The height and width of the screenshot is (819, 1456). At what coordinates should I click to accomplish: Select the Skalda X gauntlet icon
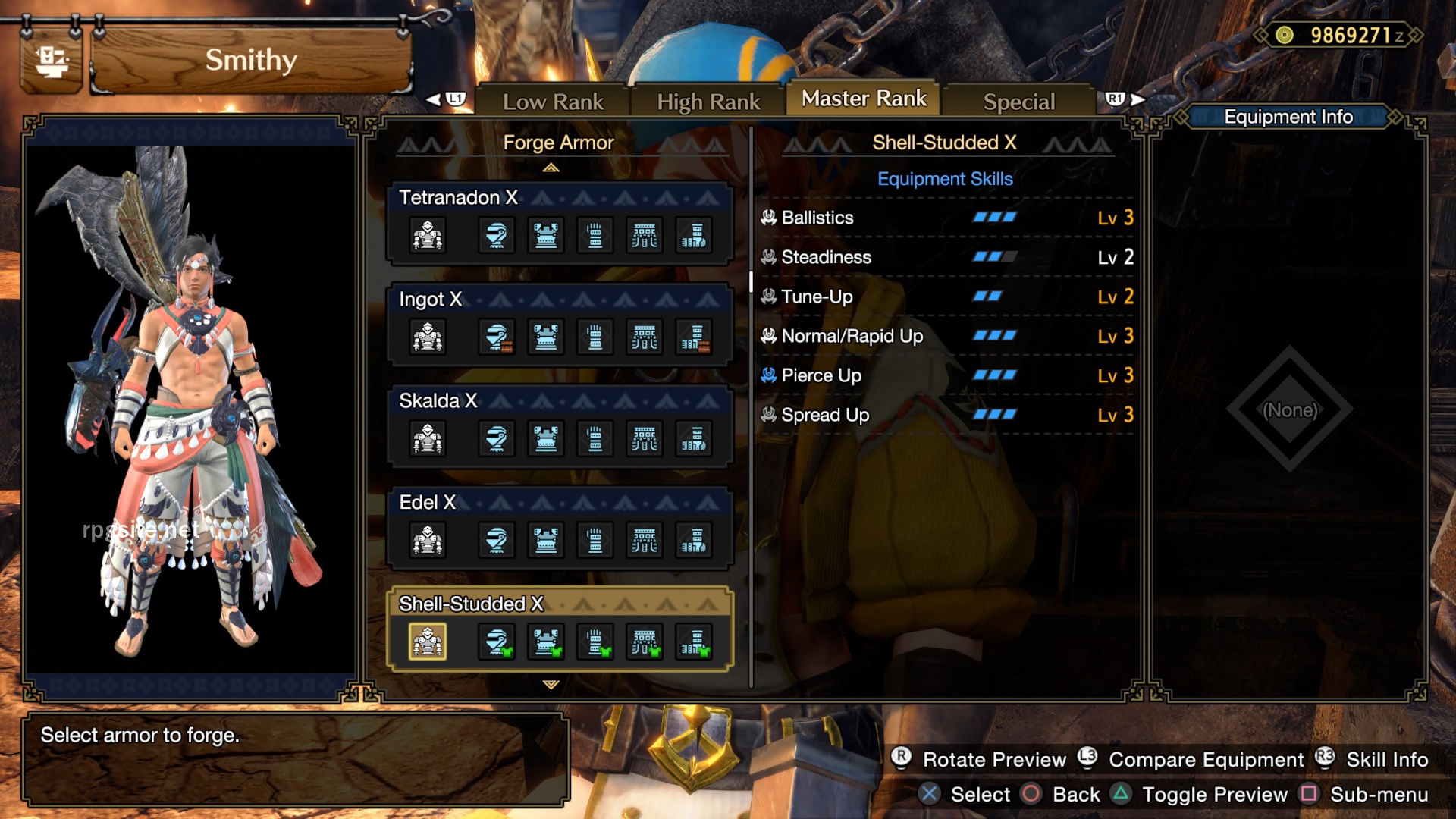[x=595, y=438]
